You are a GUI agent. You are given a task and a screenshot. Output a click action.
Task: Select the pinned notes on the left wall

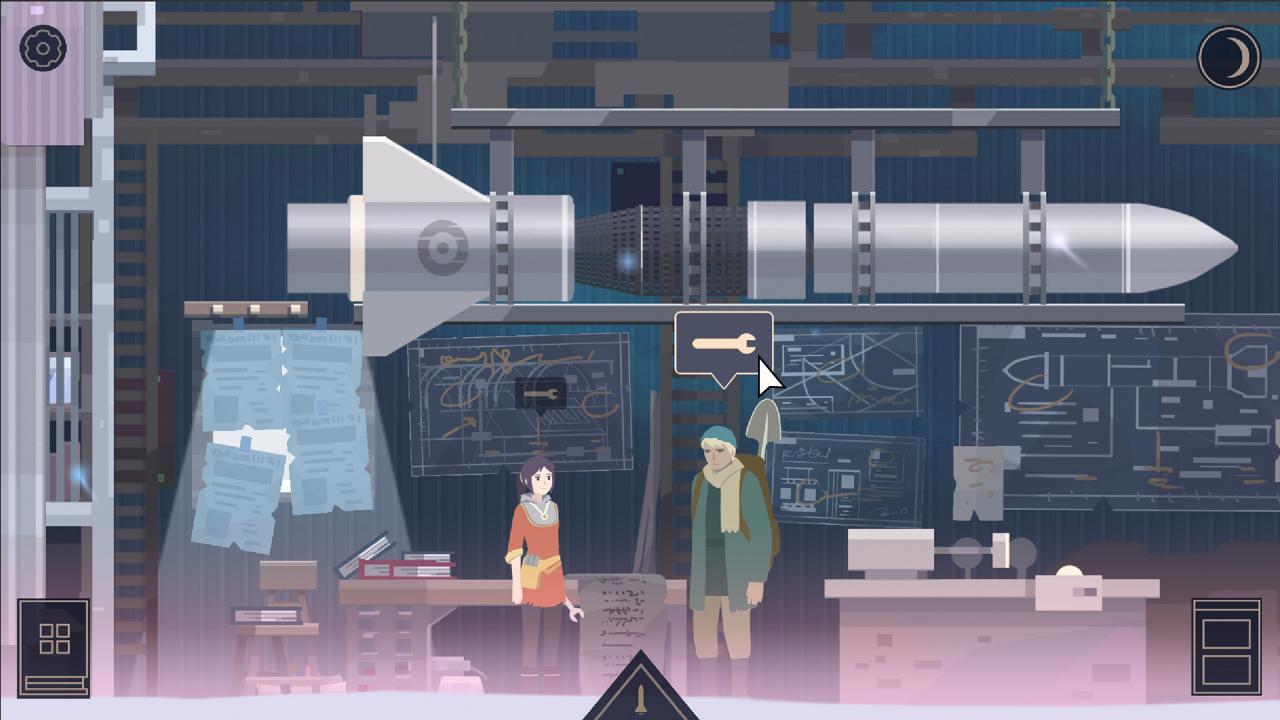point(270,440)
